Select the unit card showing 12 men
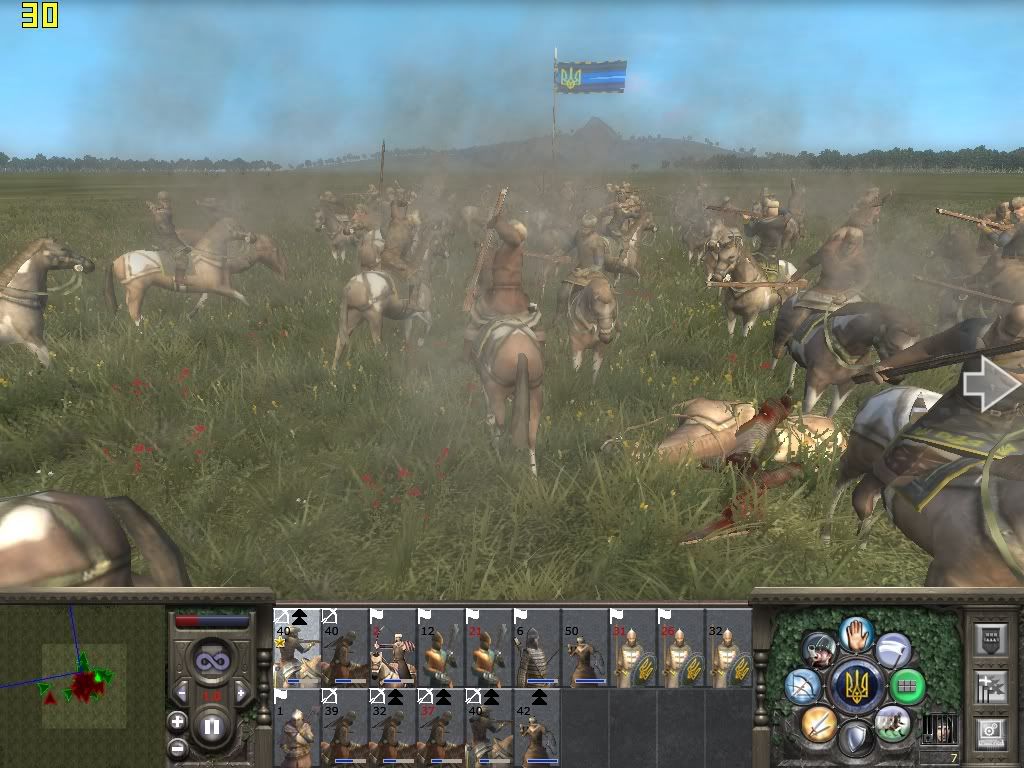The width and height of the screenshot is (1024, 768). (x=440, y=648)
